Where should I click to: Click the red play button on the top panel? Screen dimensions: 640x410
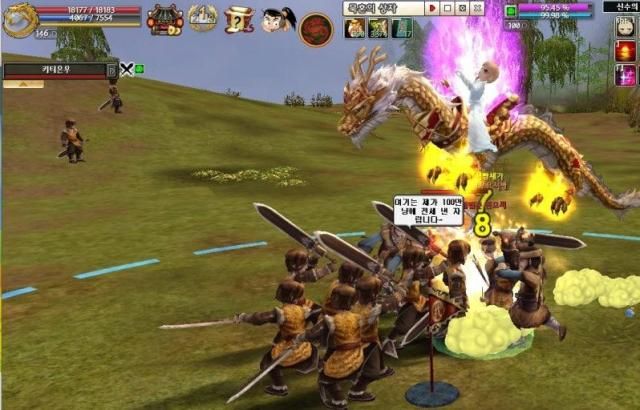point(432,8)
